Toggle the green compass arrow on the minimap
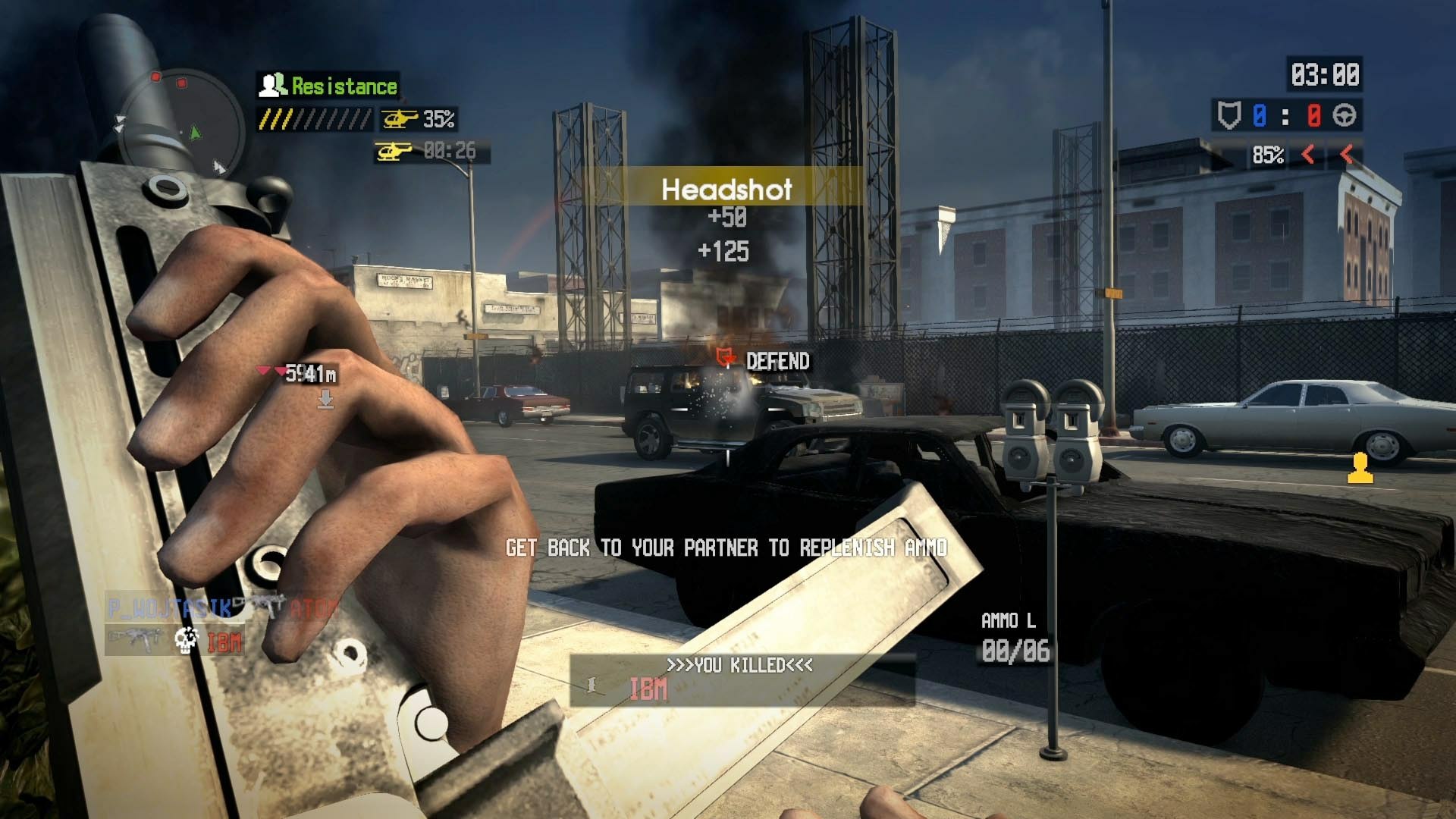The height and width of the screenshot is (819, 1456). click(193, 133)
